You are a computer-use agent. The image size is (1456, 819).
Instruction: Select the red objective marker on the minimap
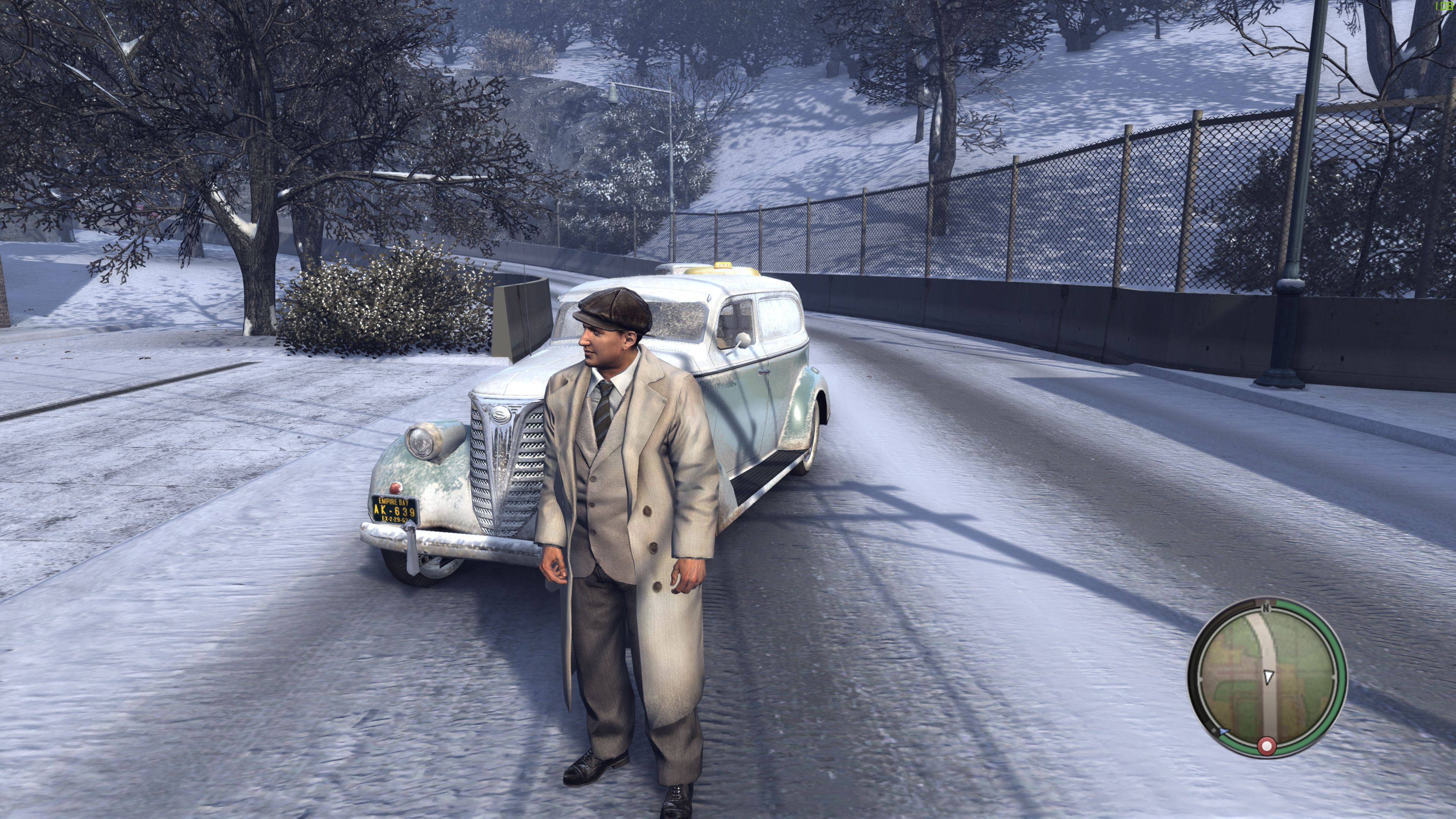(1267, 747)
